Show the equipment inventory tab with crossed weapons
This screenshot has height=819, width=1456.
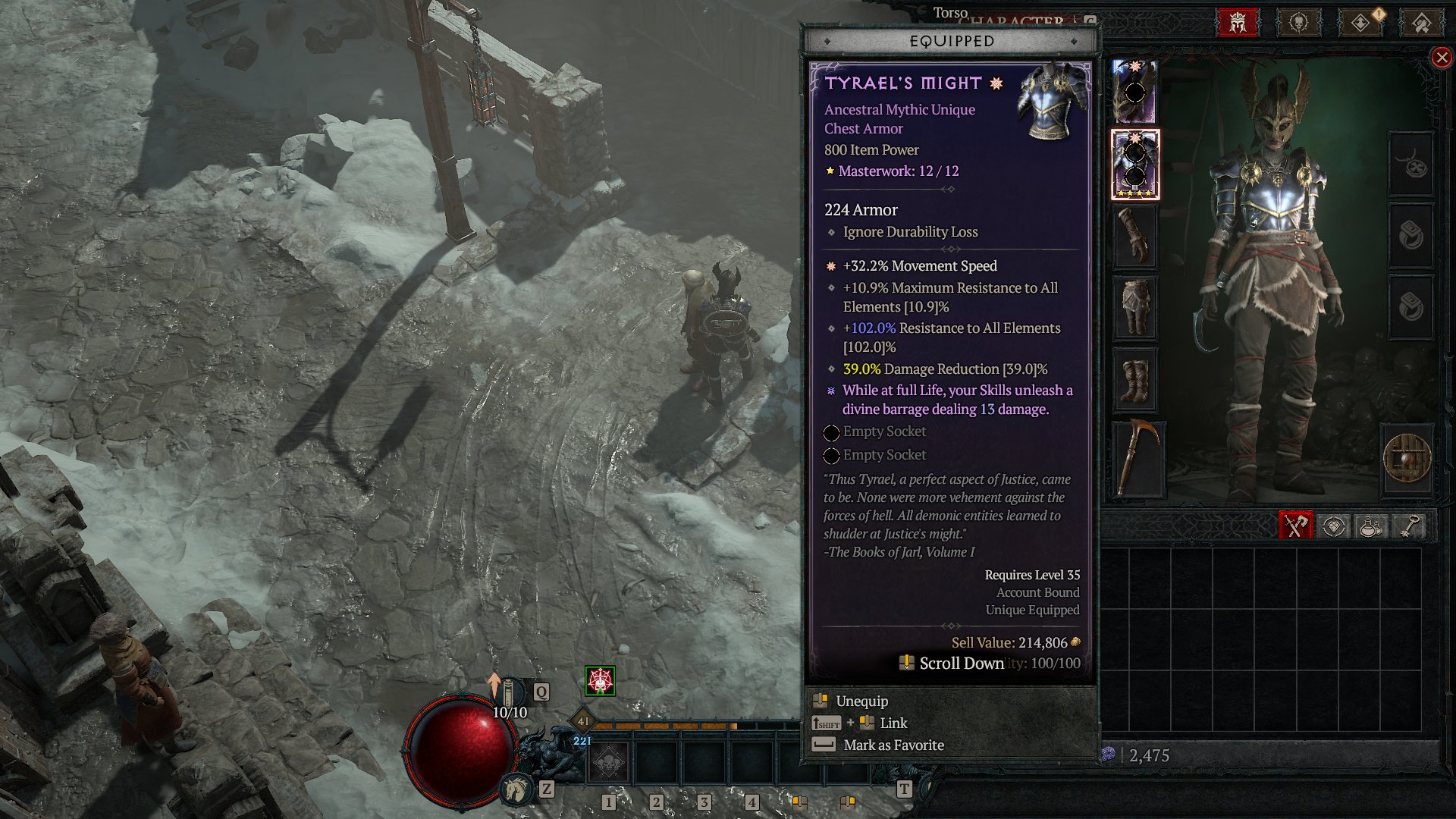(1295, 526)
